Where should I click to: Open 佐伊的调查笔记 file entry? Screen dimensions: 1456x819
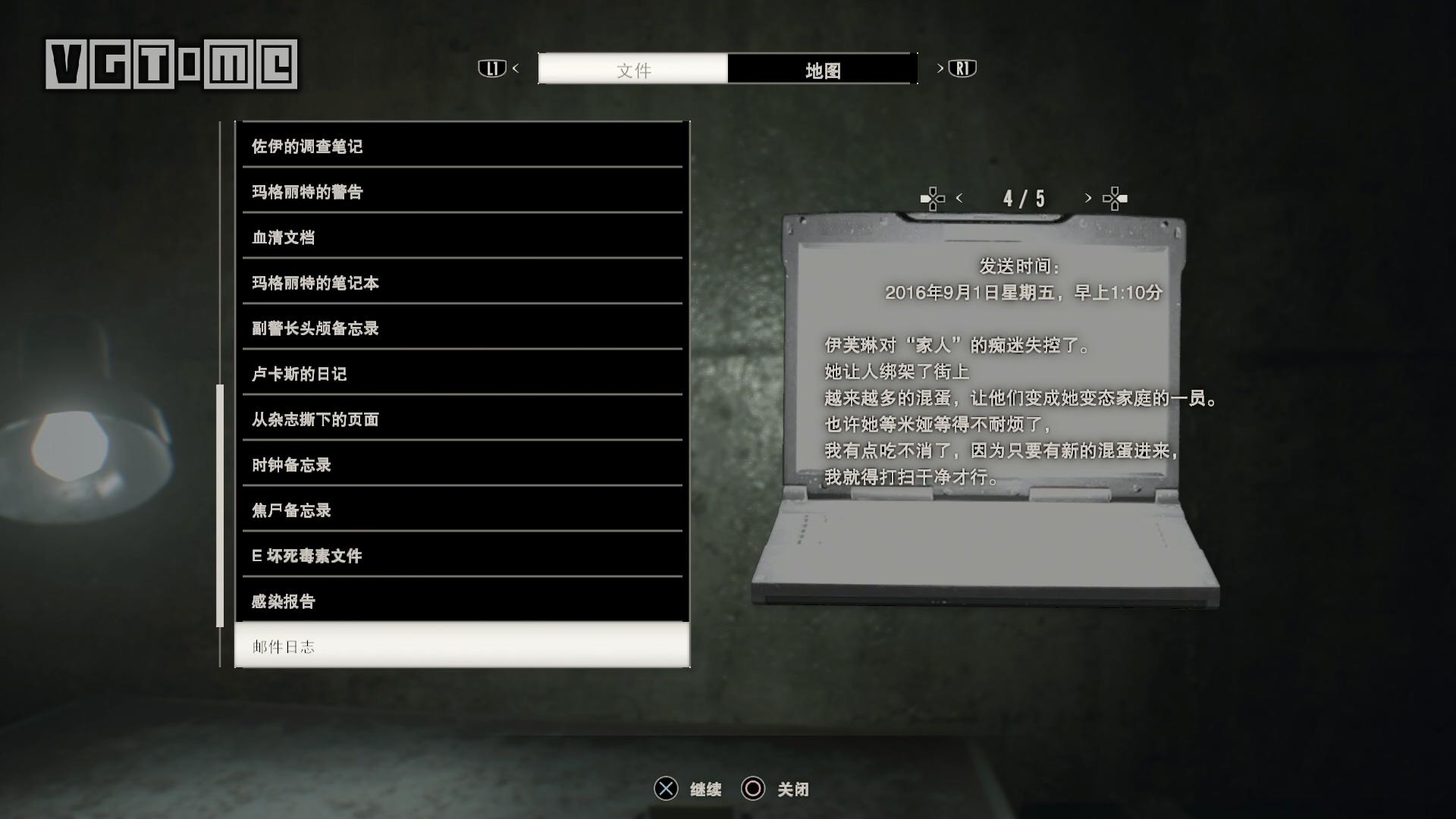click(x=462, y=146)
